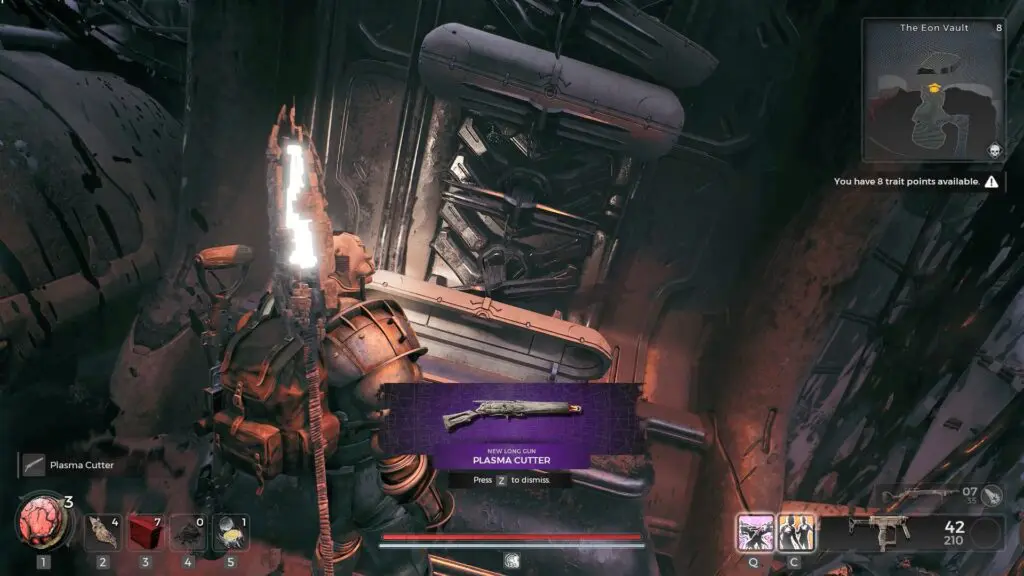This screenshot has width=1024, height=576.
Task: Choose the empty dark pile item in slot 4
Action: click(187, 533)
